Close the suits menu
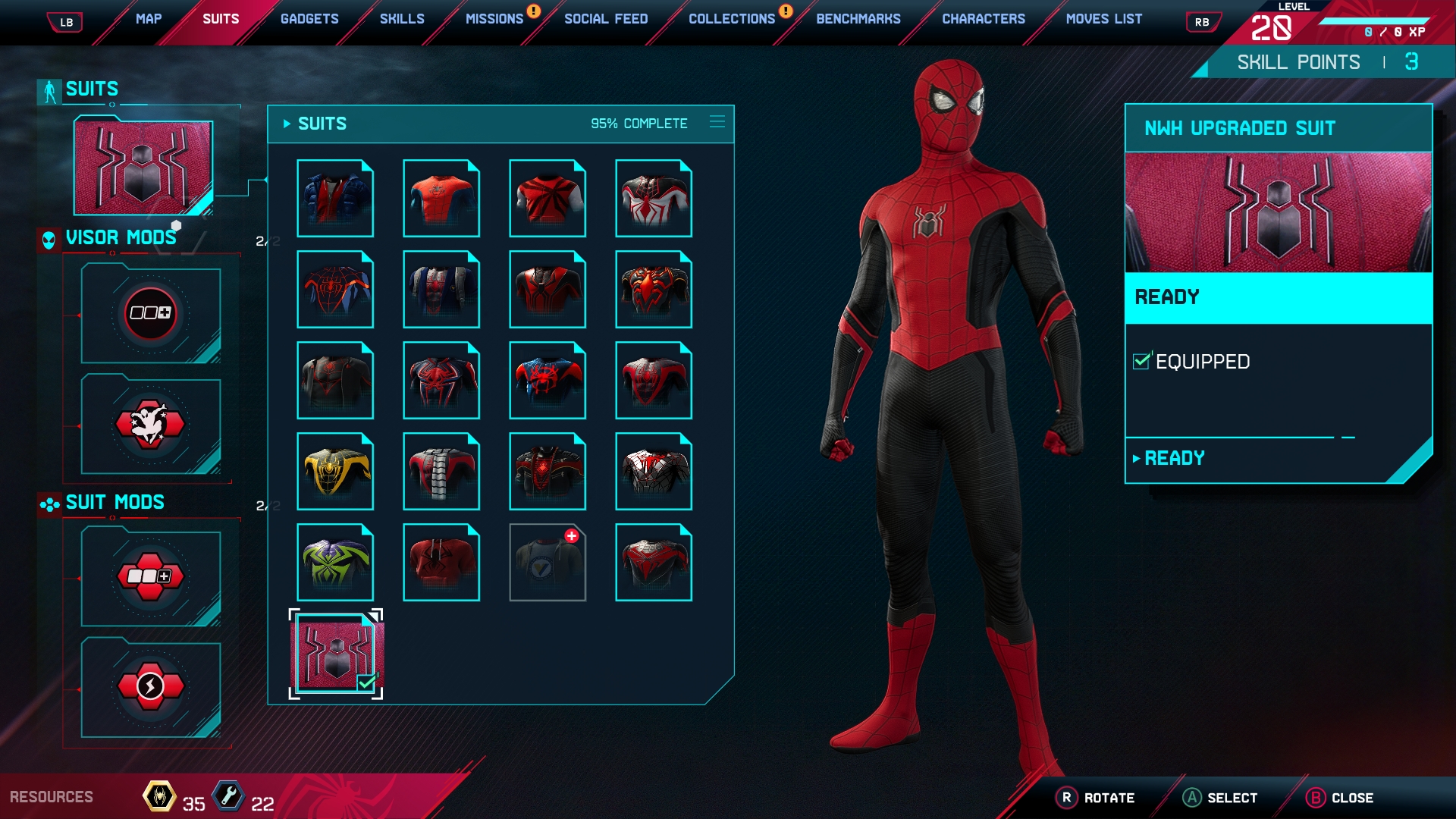Image resolution: width=1456 pixels, height=819 pixels. 1341,798
